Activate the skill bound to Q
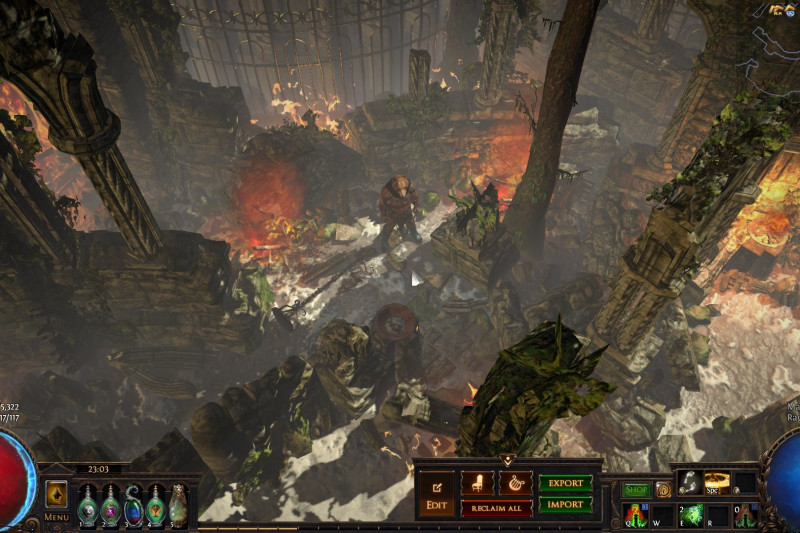The width and height of the screenshot is (800, 533). (x=635, y=514)
